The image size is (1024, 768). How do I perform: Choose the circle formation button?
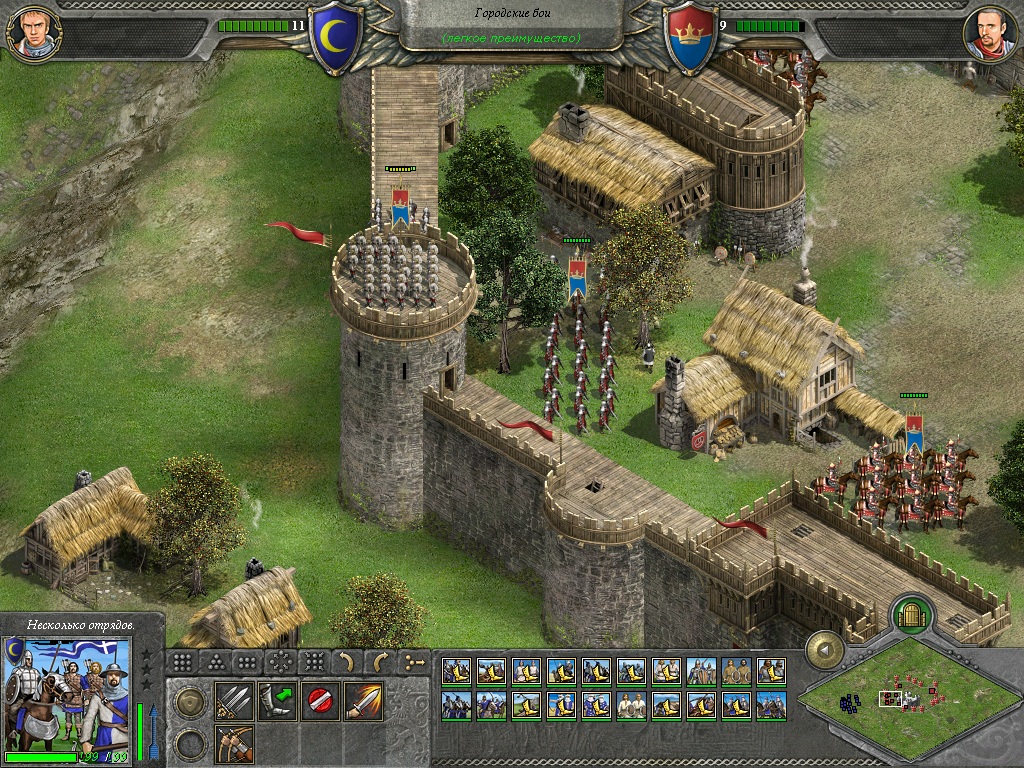click(281, 662)
